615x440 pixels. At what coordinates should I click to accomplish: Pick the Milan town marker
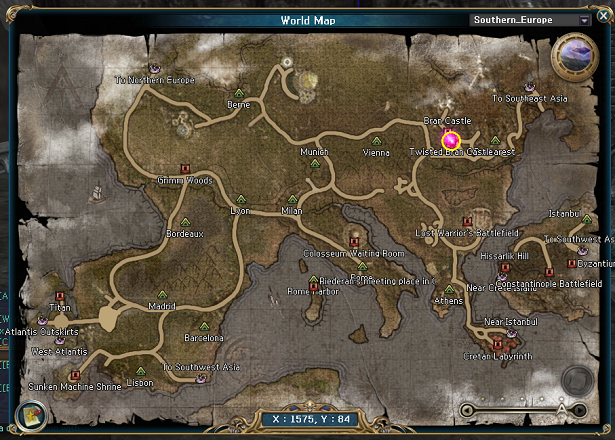(292, 200)
